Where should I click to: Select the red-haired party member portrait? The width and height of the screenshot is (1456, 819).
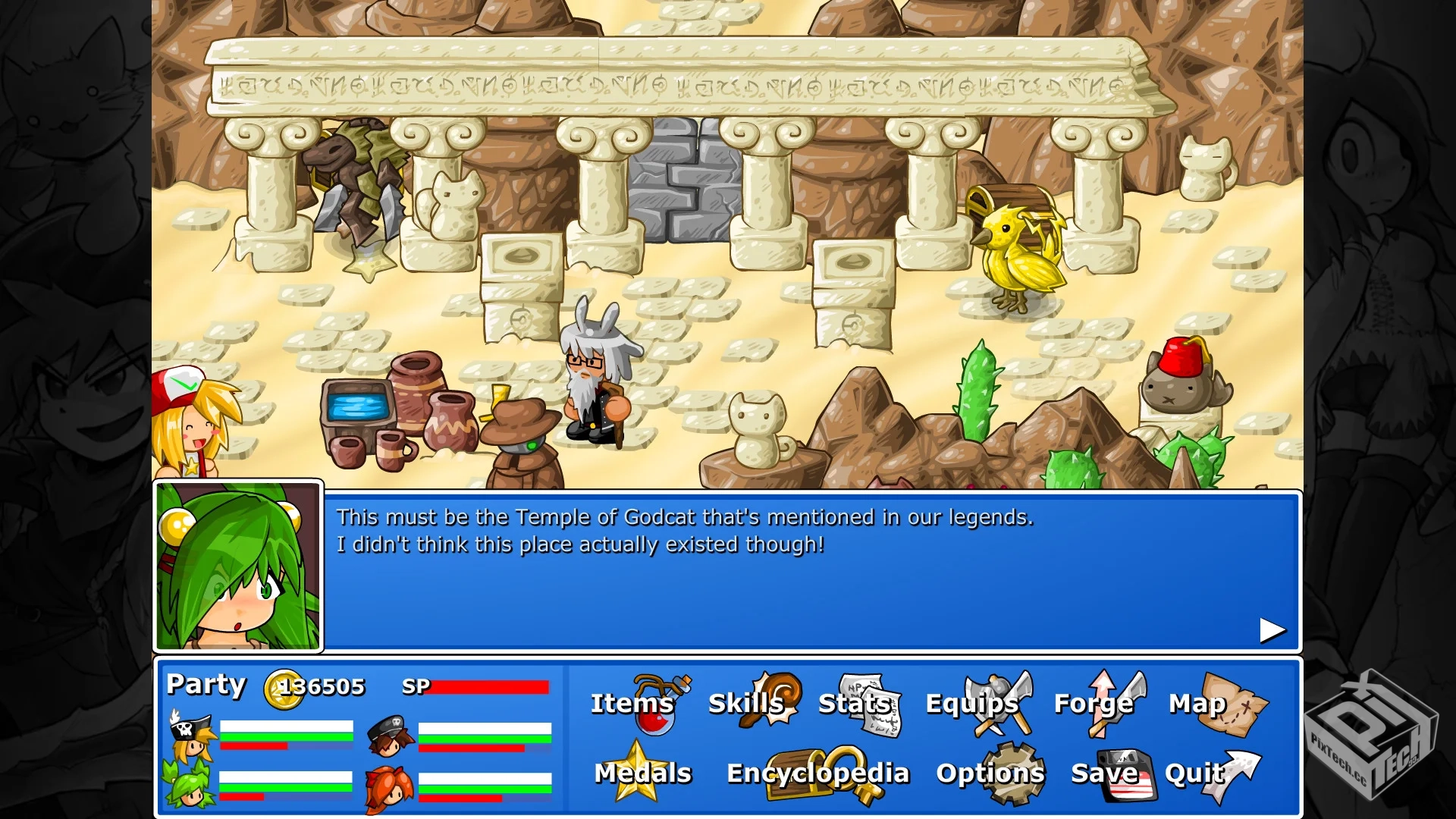(391, 789)
